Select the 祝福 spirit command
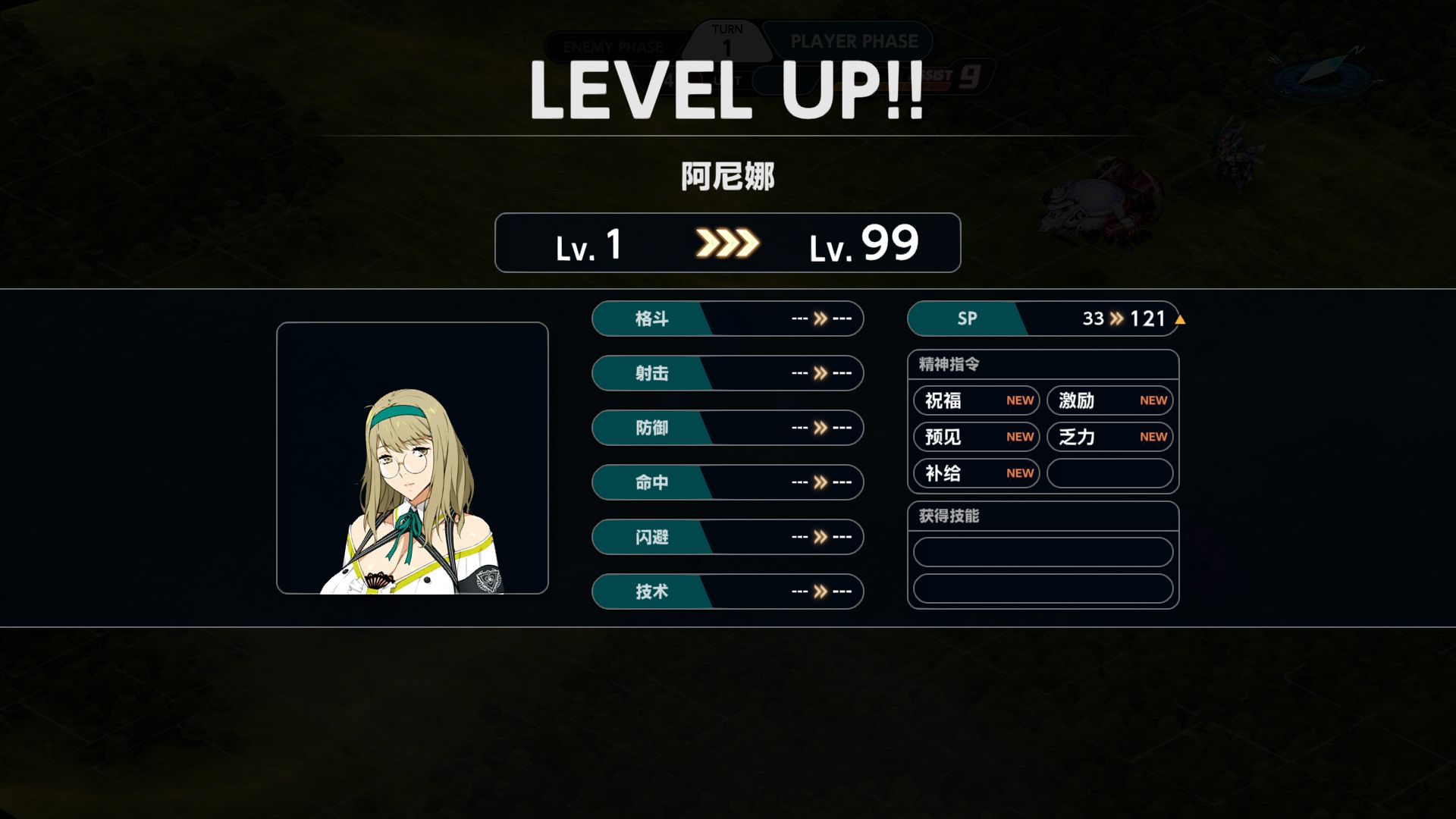Screen dimensions: 1456x819 click(x=976, y=400)
